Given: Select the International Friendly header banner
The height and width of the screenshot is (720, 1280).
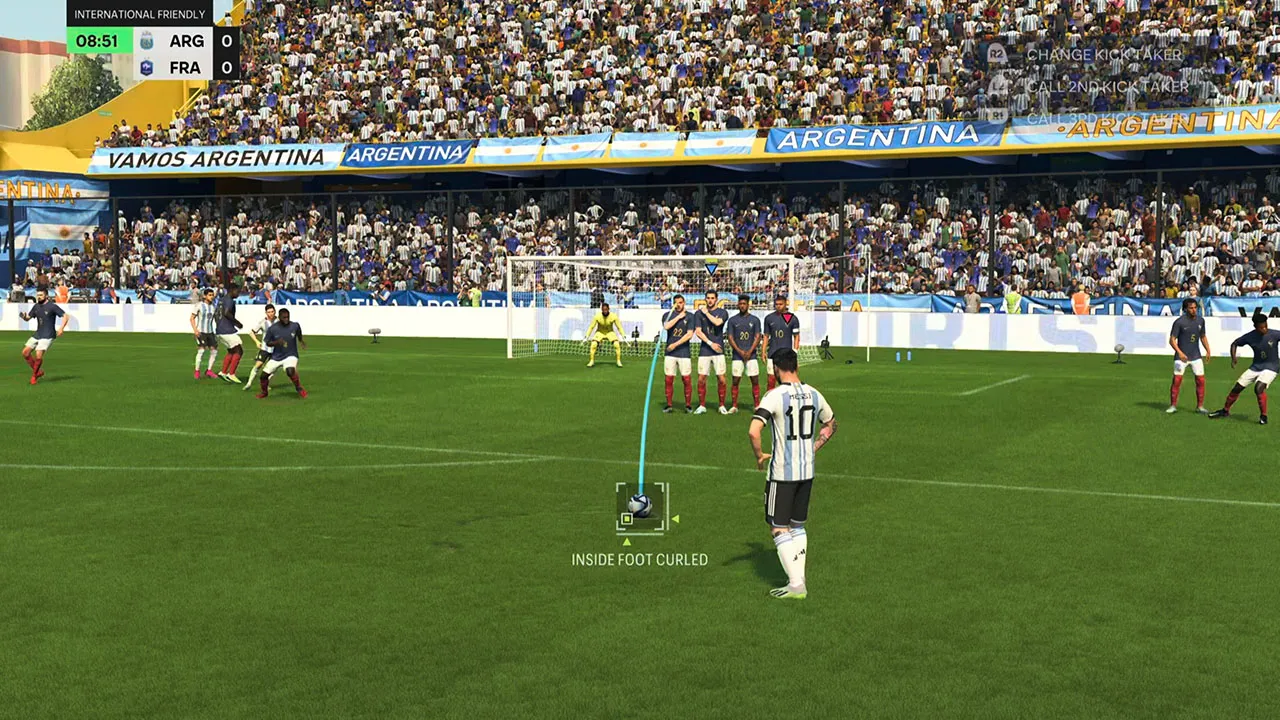Looking at the screenshot, I should pyautogui.click(x=140, y=14).
